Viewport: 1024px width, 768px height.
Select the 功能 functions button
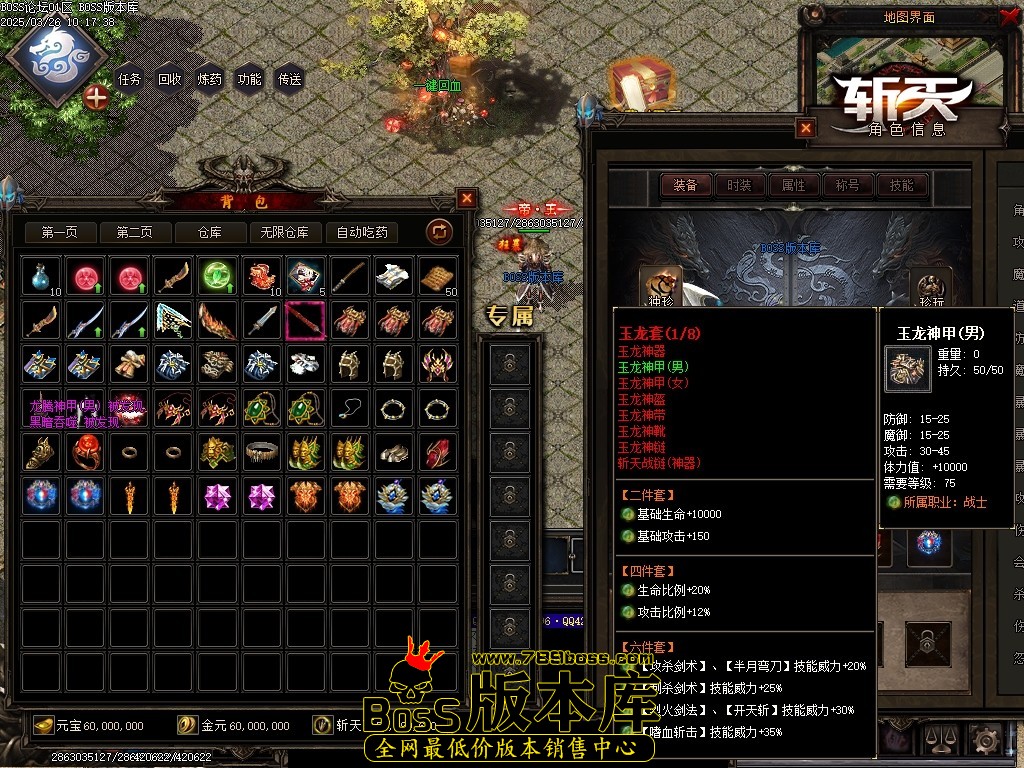pos(249,79)
